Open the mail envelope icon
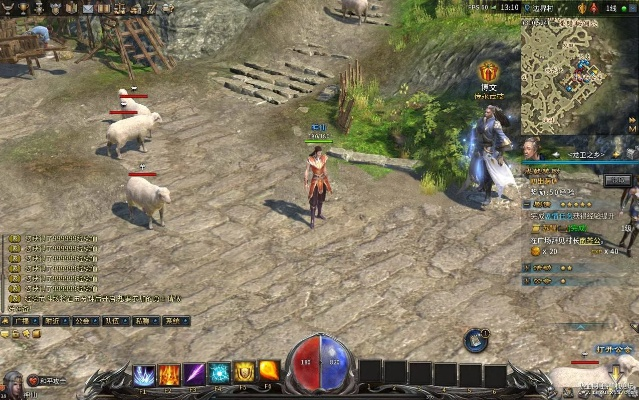 click(x=87, y=7)
